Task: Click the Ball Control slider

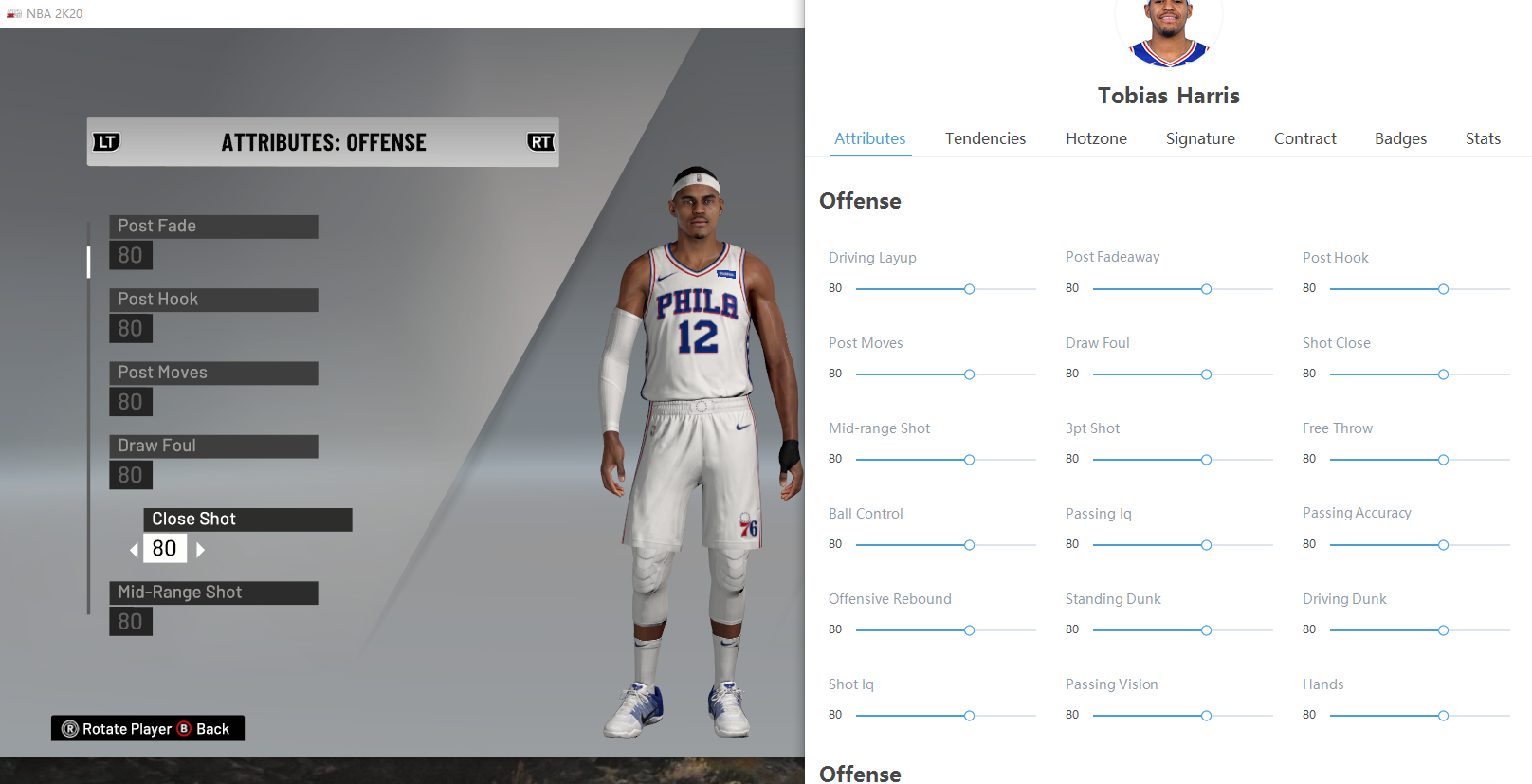Action: coord(969,545)
